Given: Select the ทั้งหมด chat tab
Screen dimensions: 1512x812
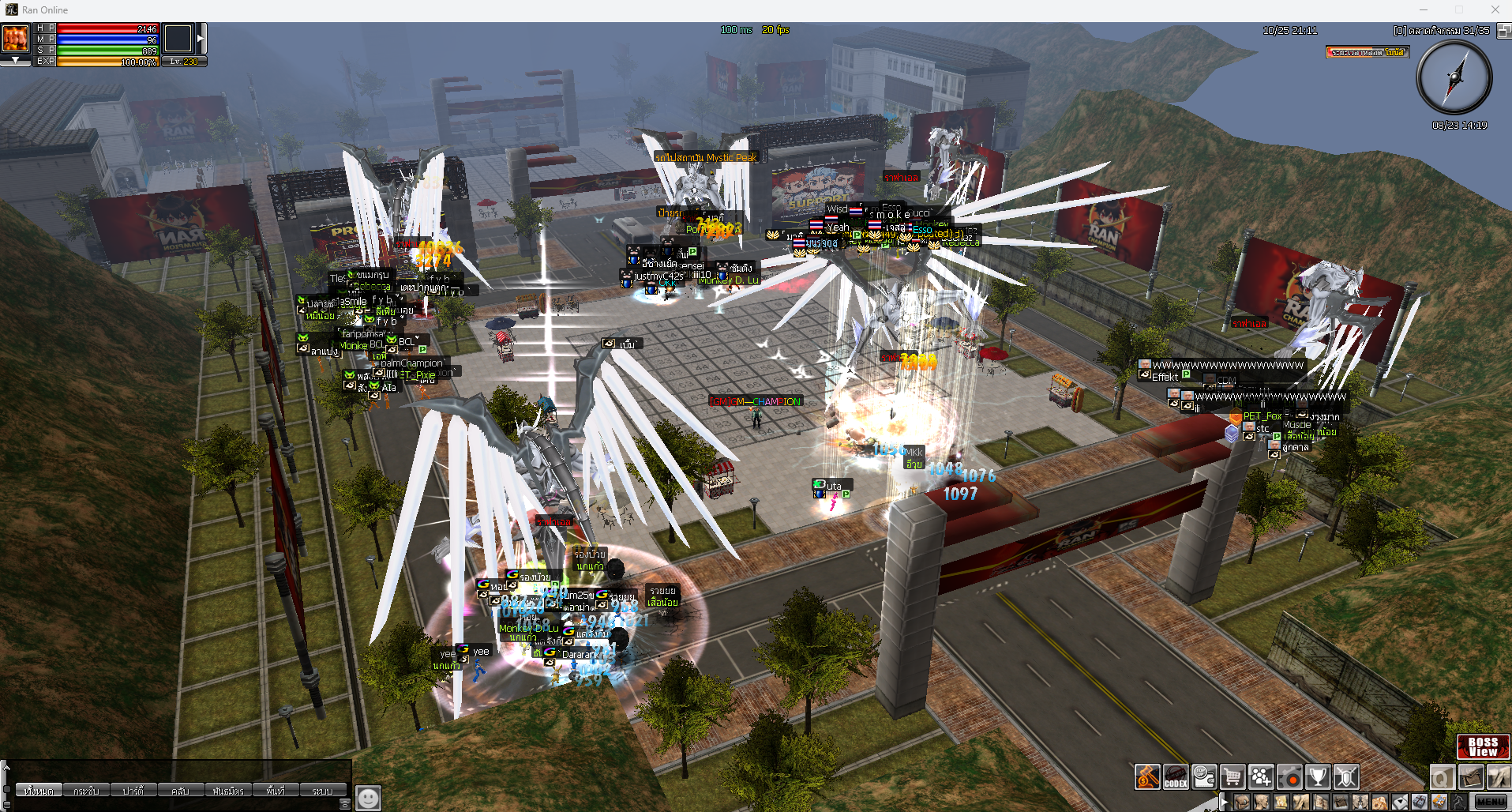Looking at the screenshot, I should click(39, 791).
